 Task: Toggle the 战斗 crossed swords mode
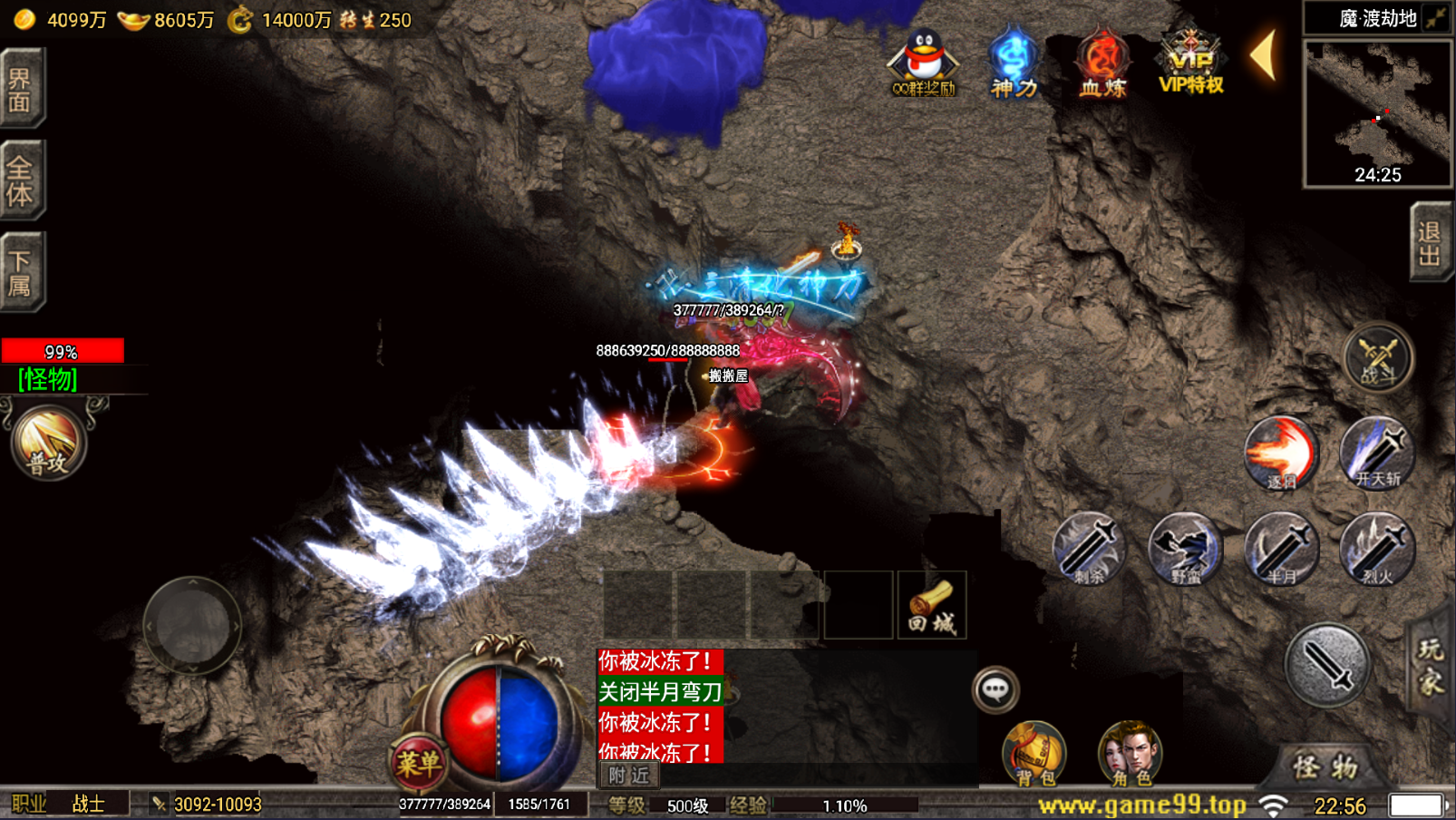click(1378, 357)
